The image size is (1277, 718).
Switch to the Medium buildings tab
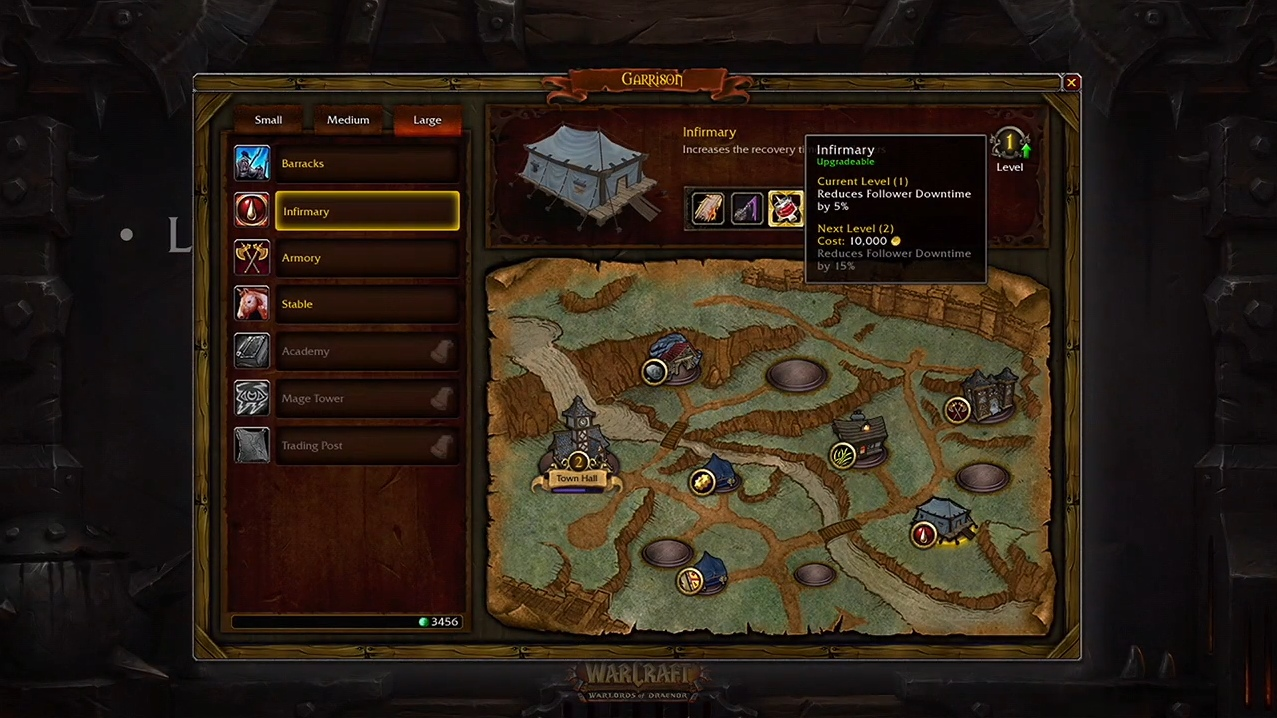[348, 120]
